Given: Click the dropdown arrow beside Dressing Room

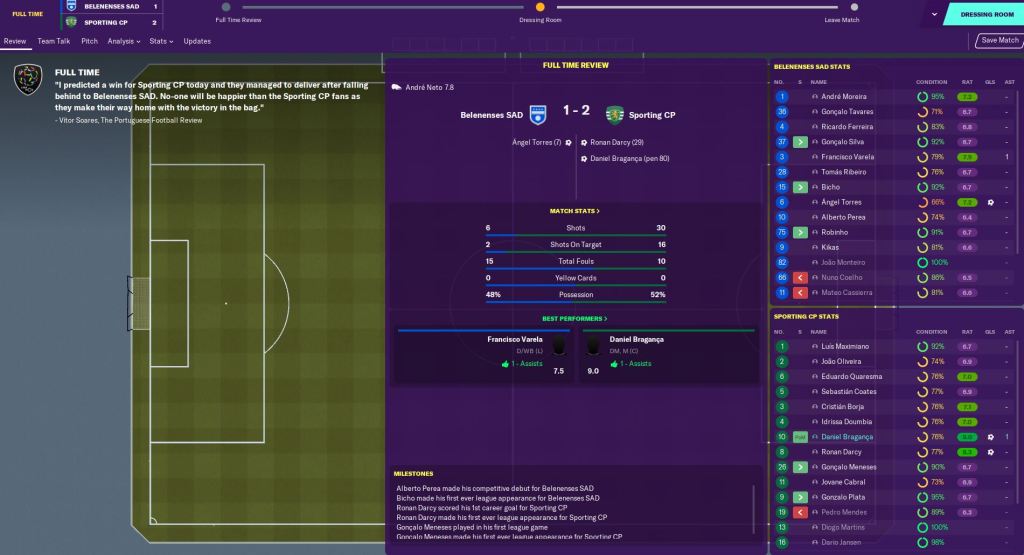Looking at the screenshot, I should (934, 15).
